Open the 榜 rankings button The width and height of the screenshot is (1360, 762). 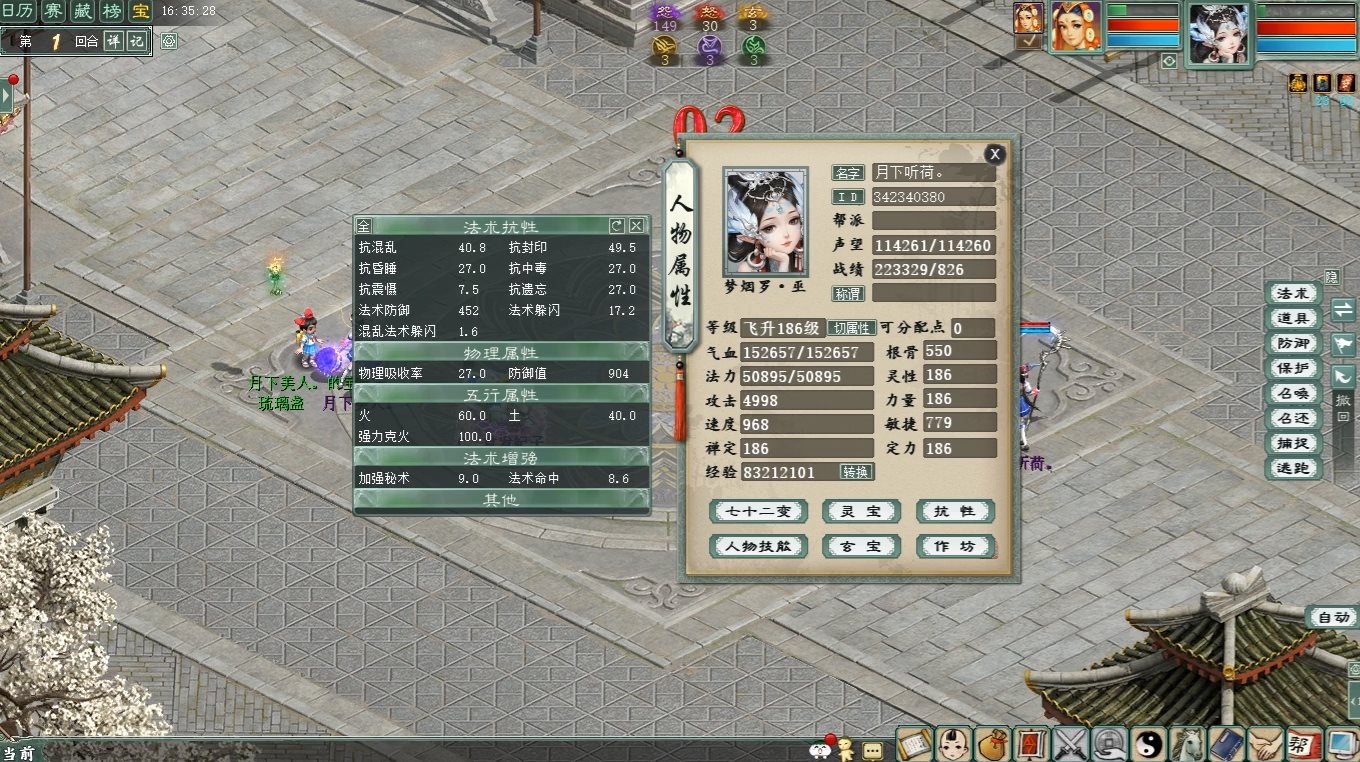[x=113, y=11]
